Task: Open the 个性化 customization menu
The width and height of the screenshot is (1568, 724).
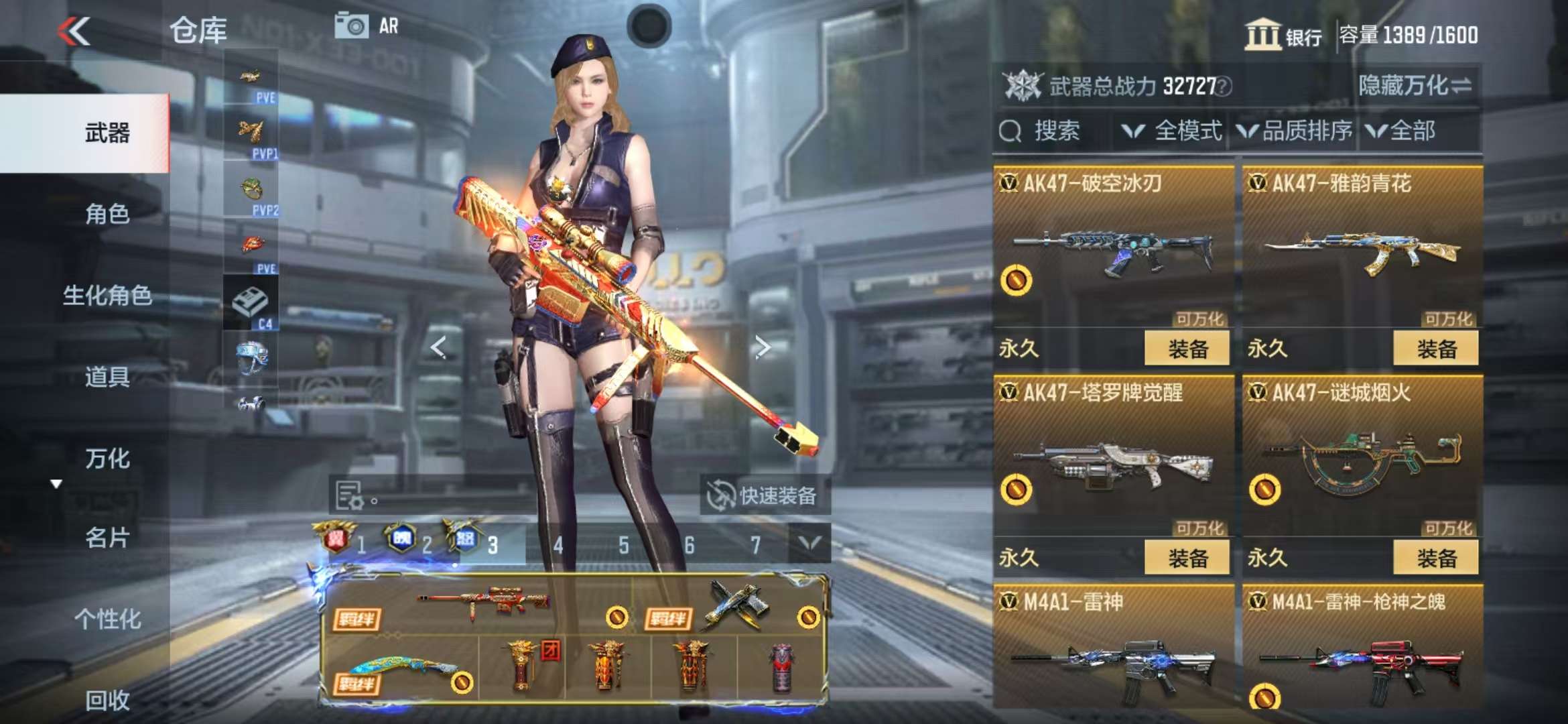Action: point(107,619)
